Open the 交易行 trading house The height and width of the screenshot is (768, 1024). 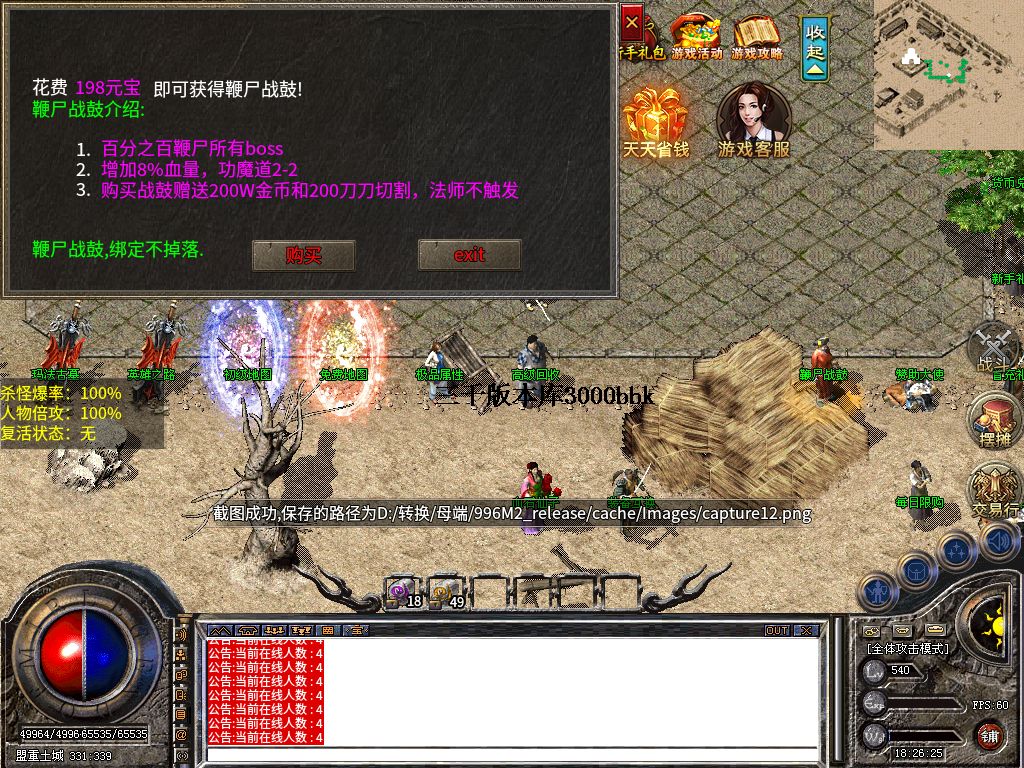pos(996,492)
